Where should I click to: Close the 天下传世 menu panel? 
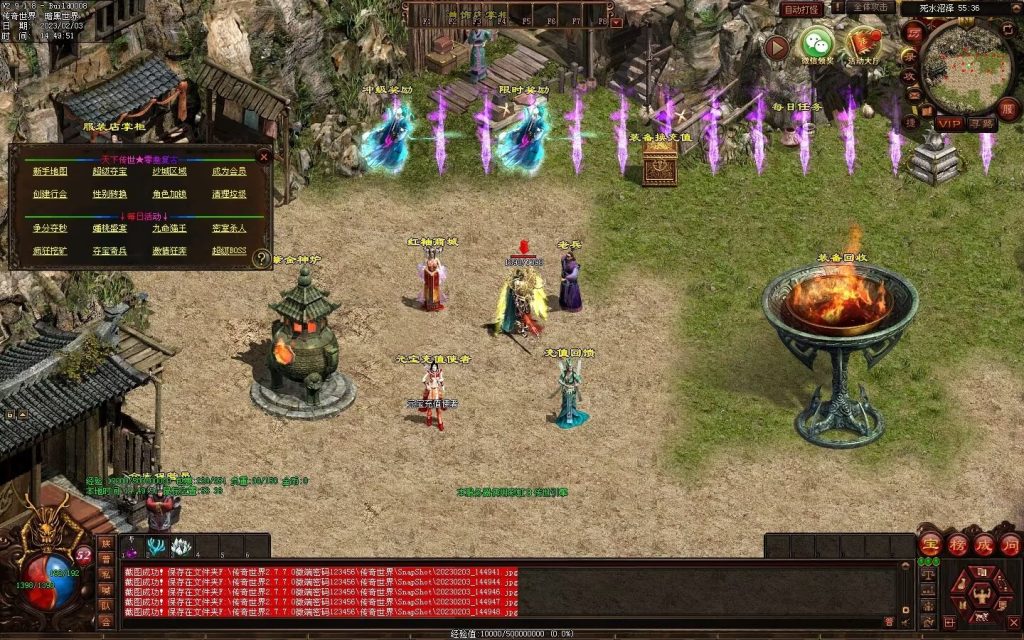click(x=264, y=156)
